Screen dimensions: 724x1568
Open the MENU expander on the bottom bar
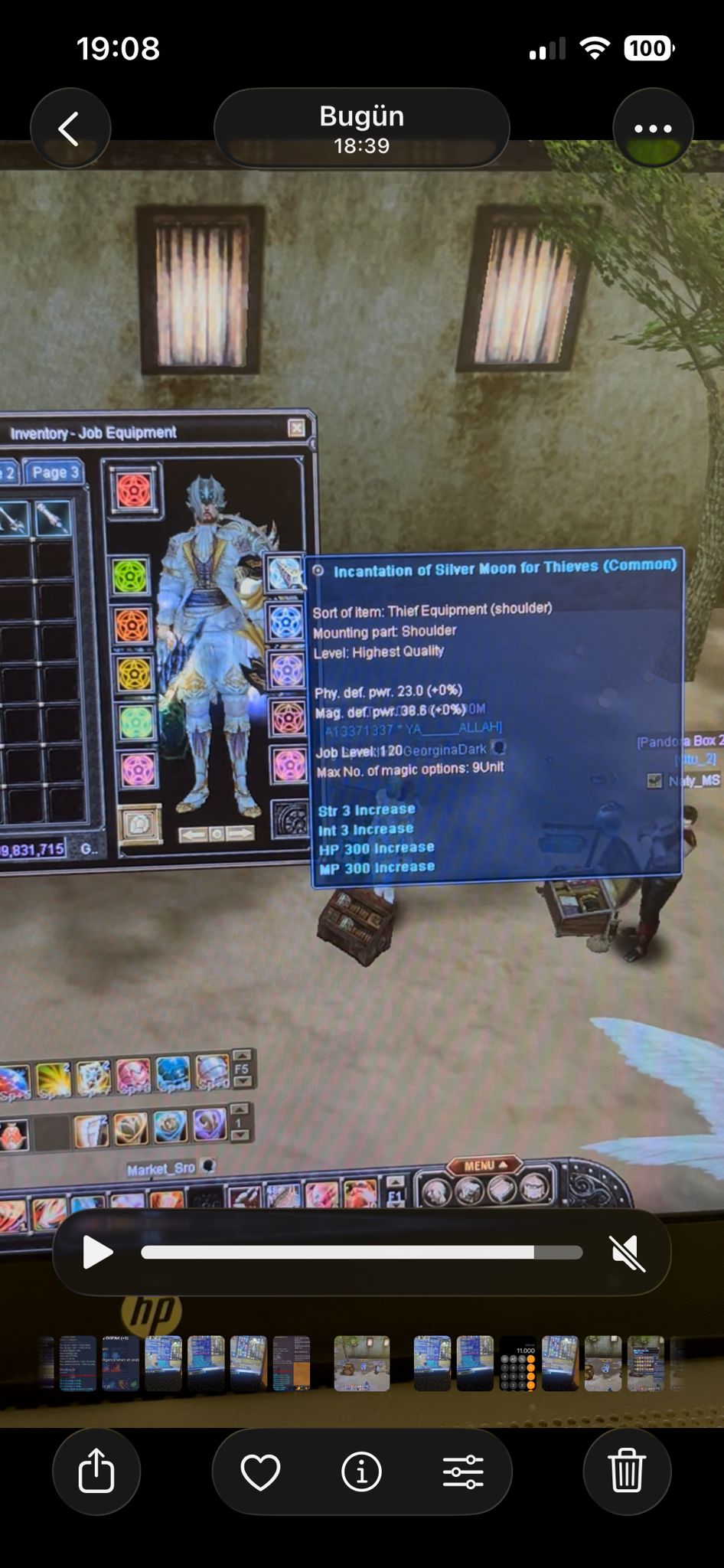(485, 1165)
